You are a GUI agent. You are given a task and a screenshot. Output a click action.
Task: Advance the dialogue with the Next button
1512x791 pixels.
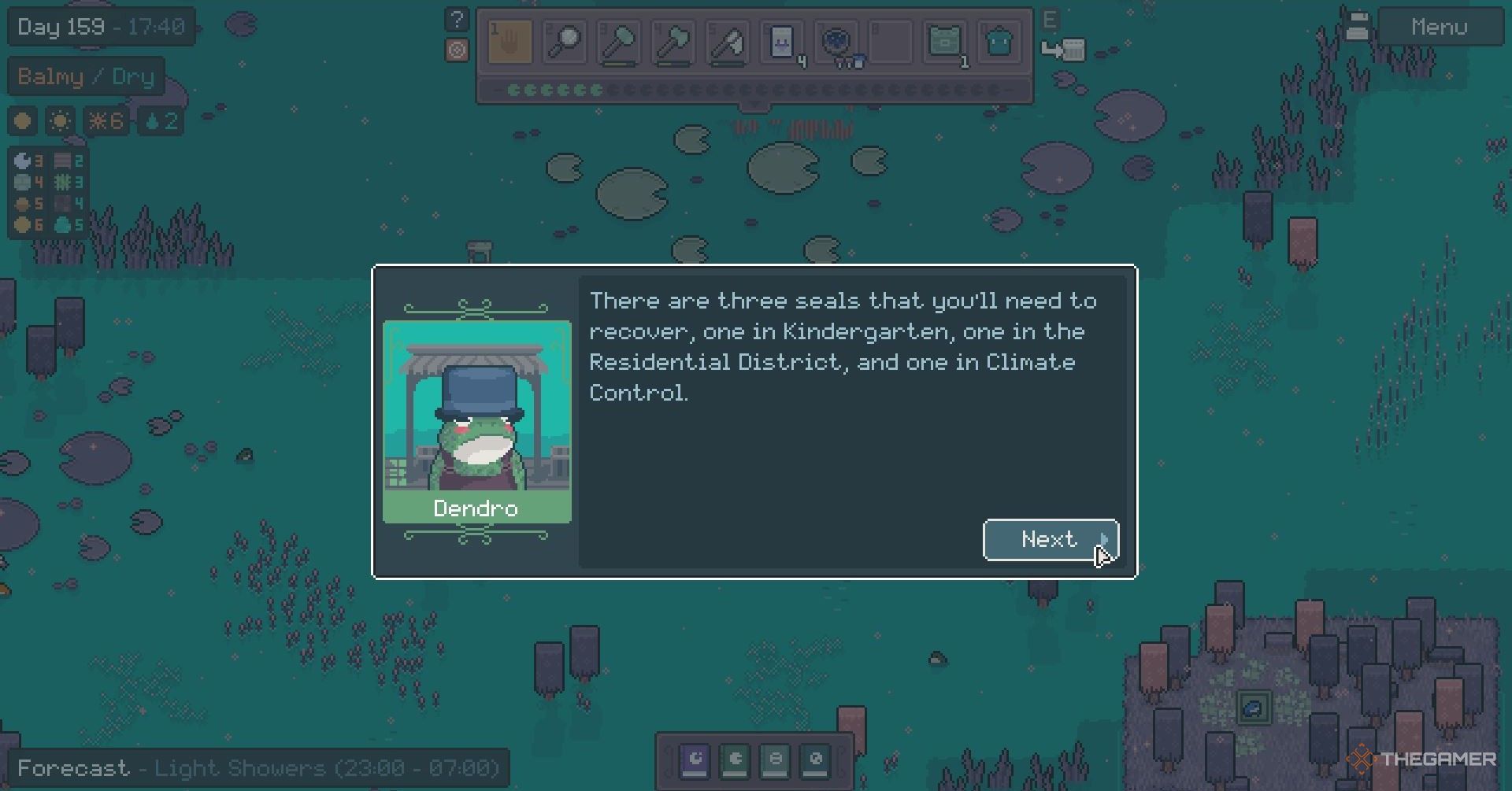tap(1050, 540)
